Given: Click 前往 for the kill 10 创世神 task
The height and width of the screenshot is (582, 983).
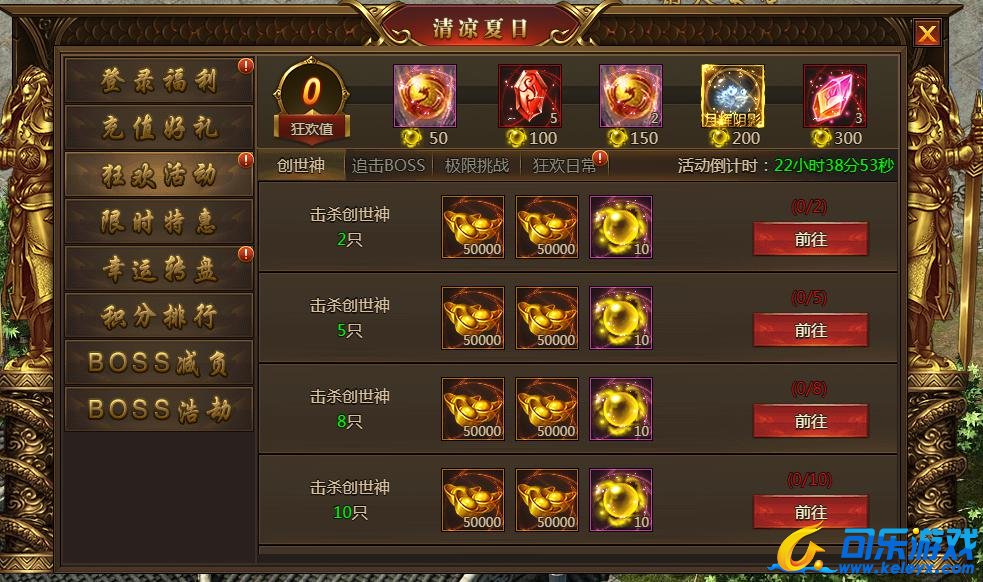Looking at the screenshot, I should pos(810,511).
